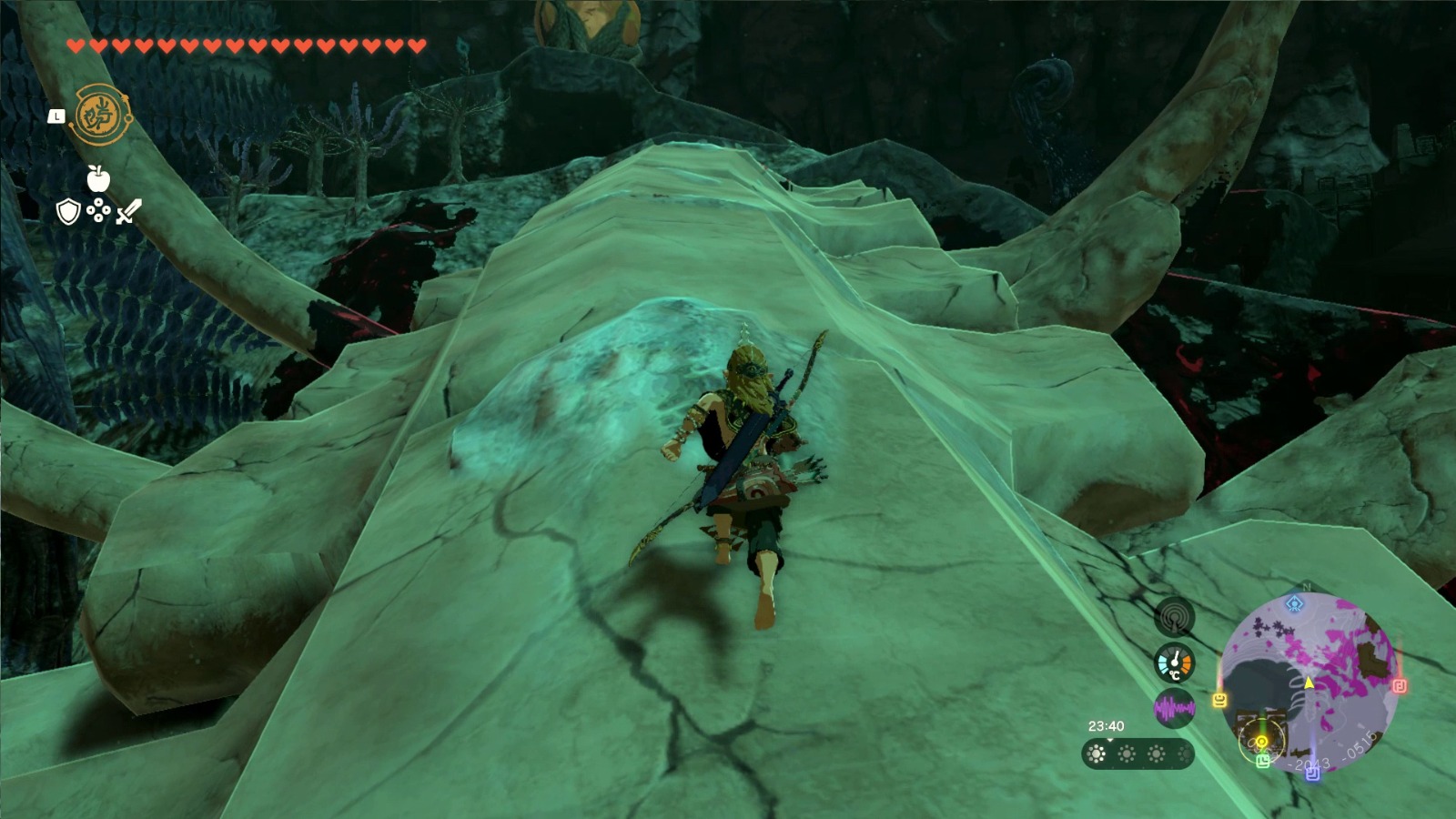Open the D-pad quick-select indicator

click(98, 210)
